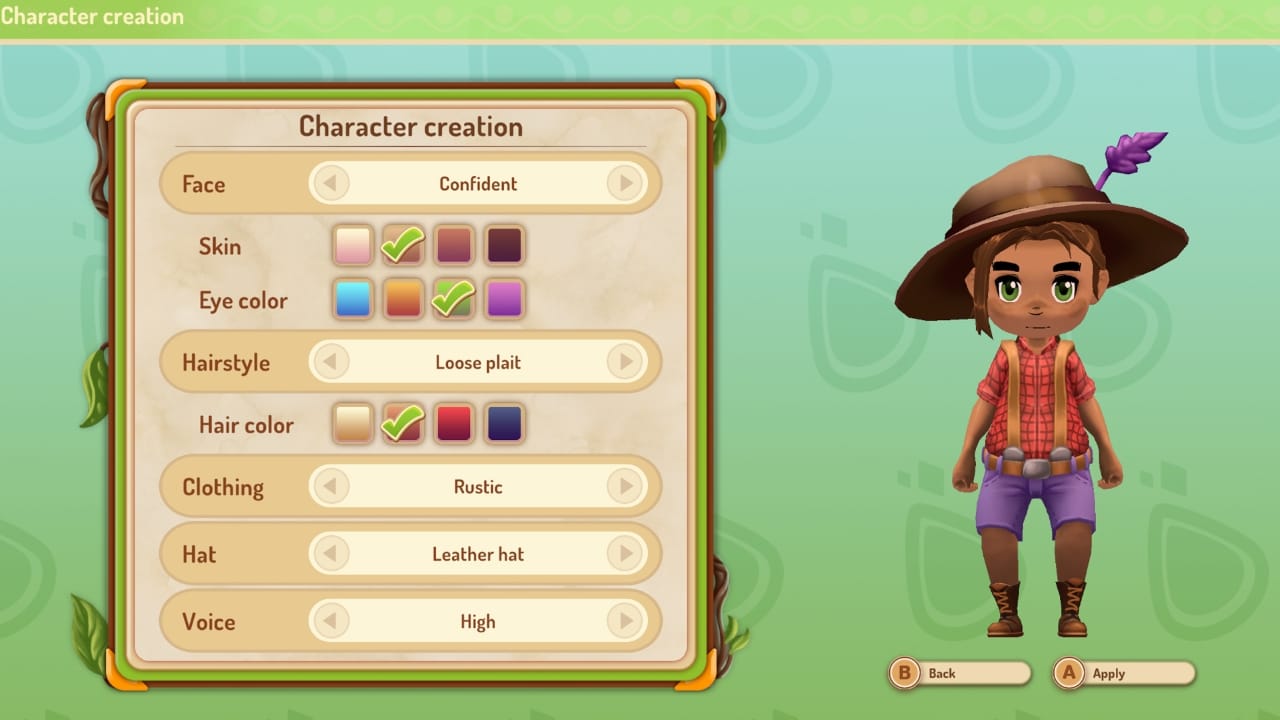1280x720 pixels.
Task: Select blonde as the hair color
Action: pyautogui.click(x=352, y=423)
